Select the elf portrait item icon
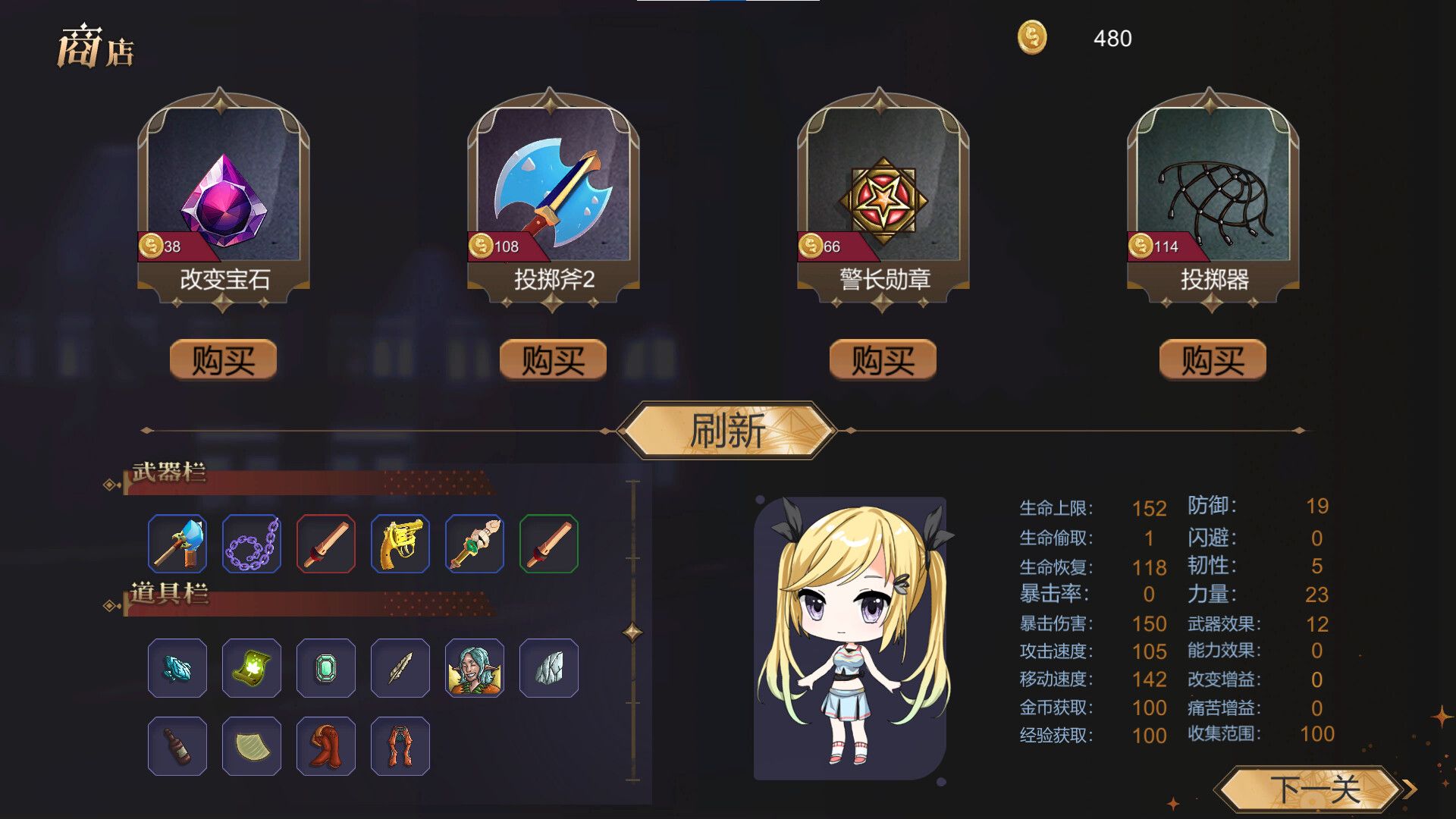The width and height of the screenshot is (1456, 819). pyautogui.click(x=475, y=669)
